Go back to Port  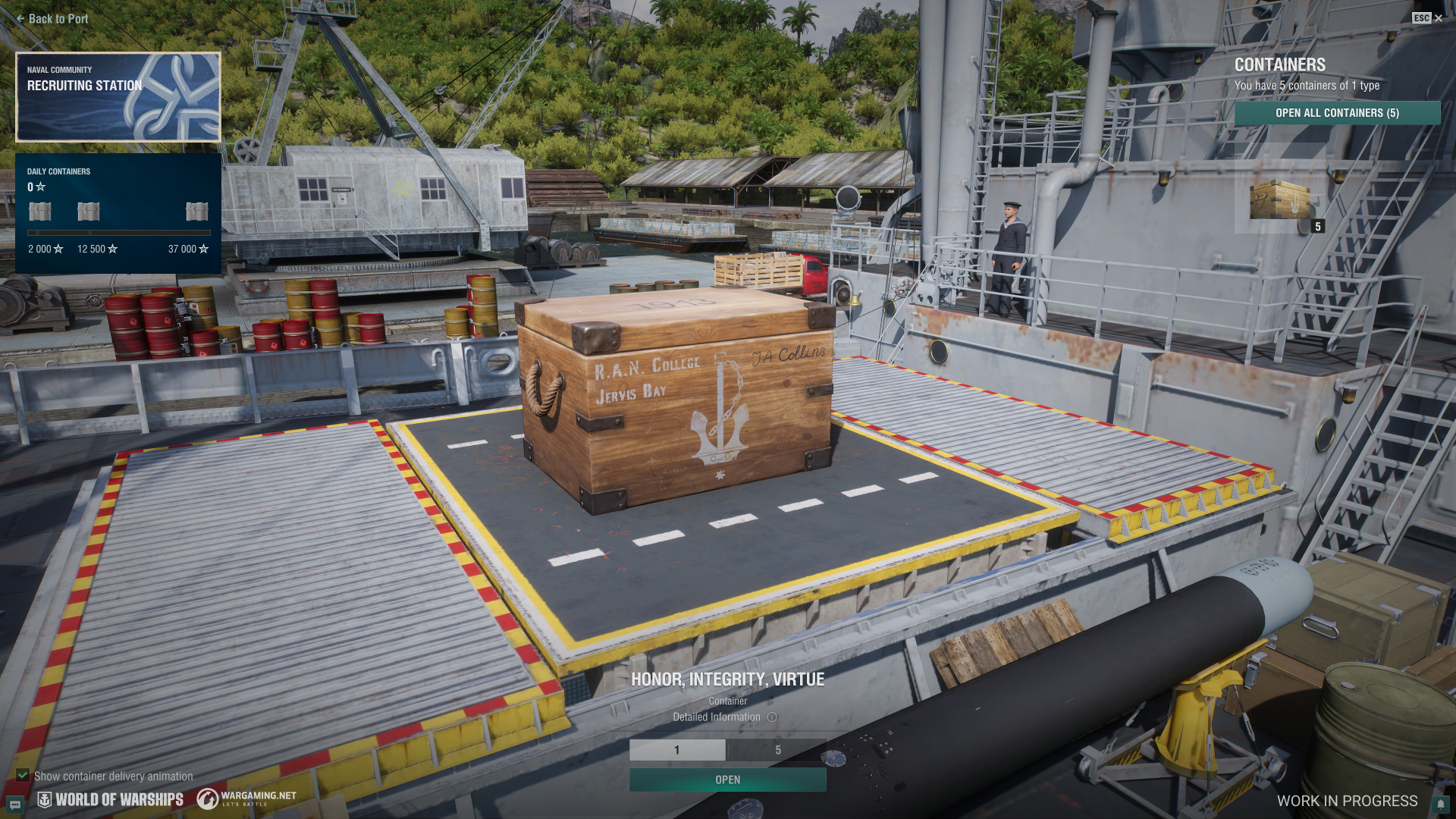[x=52, y=19]
